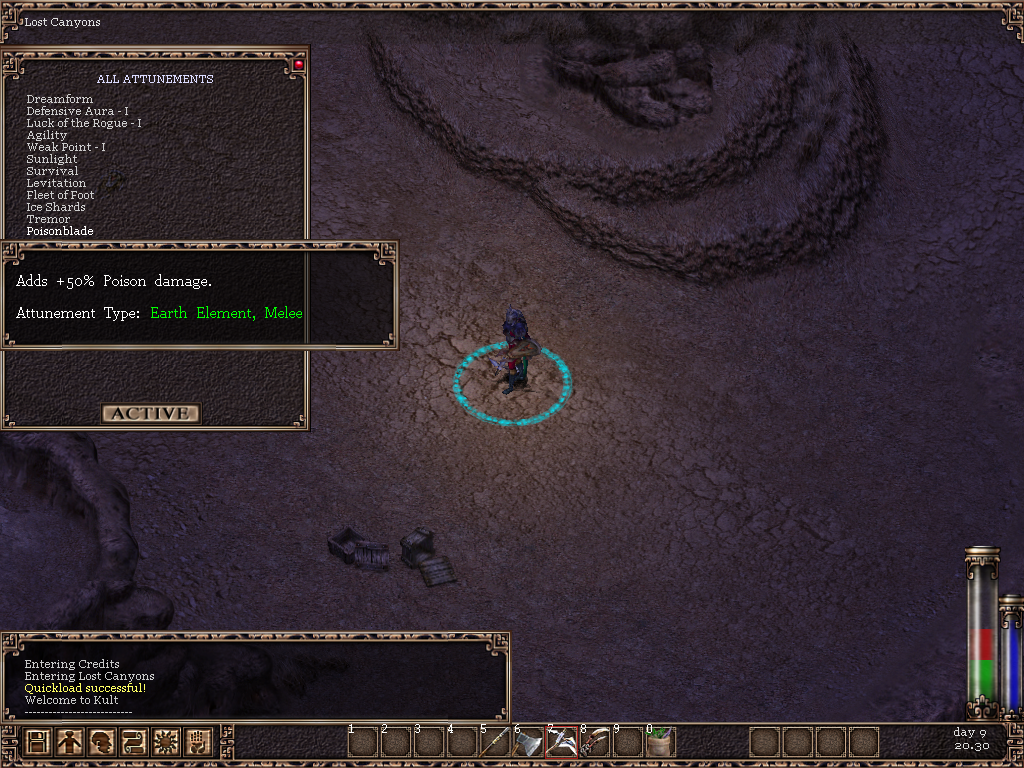Click the sun symbol icon
The width and height of the screenshot is (1024, 768).
164,742
